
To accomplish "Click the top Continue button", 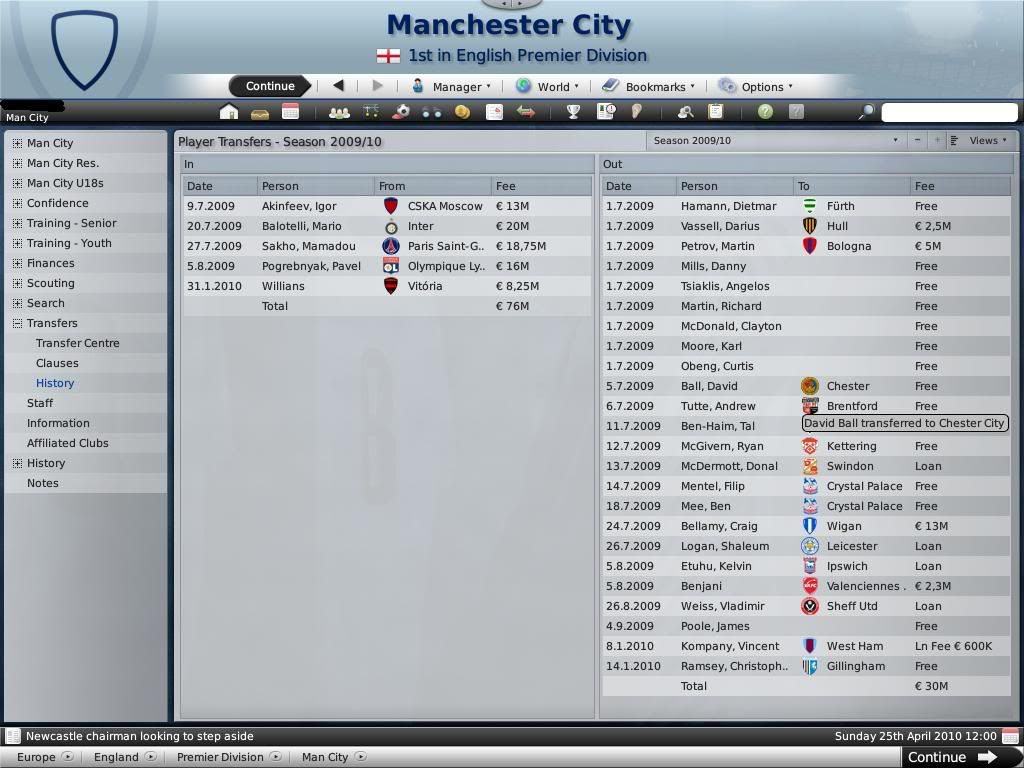I will point(270,86).
